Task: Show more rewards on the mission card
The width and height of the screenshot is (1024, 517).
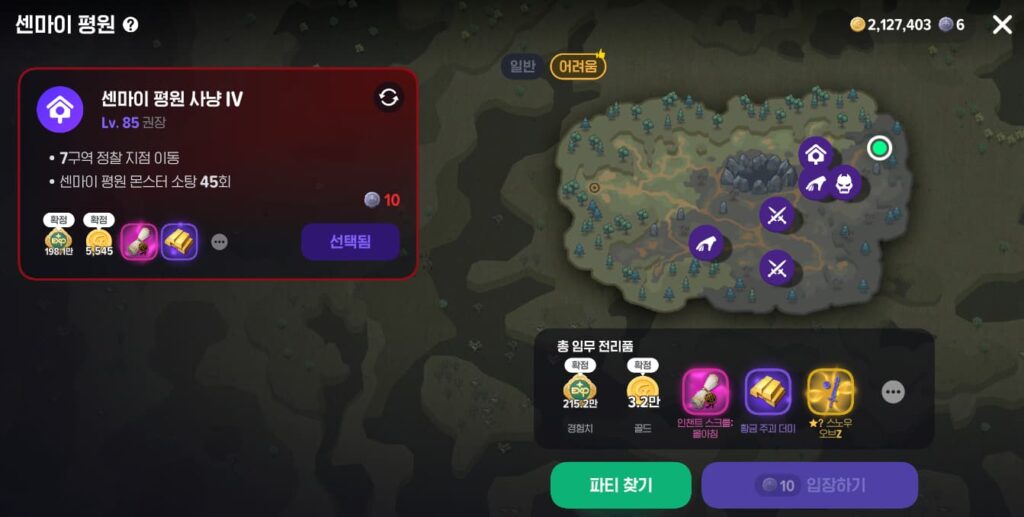Action: [x=219, y=242]
